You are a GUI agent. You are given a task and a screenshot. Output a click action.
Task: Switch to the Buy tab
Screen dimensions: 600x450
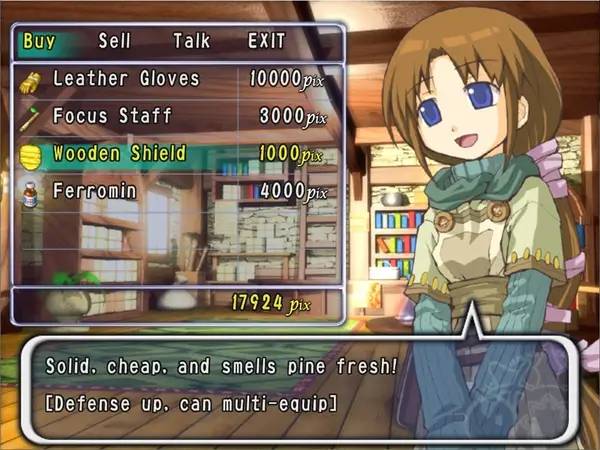click(x=37, y=42)
